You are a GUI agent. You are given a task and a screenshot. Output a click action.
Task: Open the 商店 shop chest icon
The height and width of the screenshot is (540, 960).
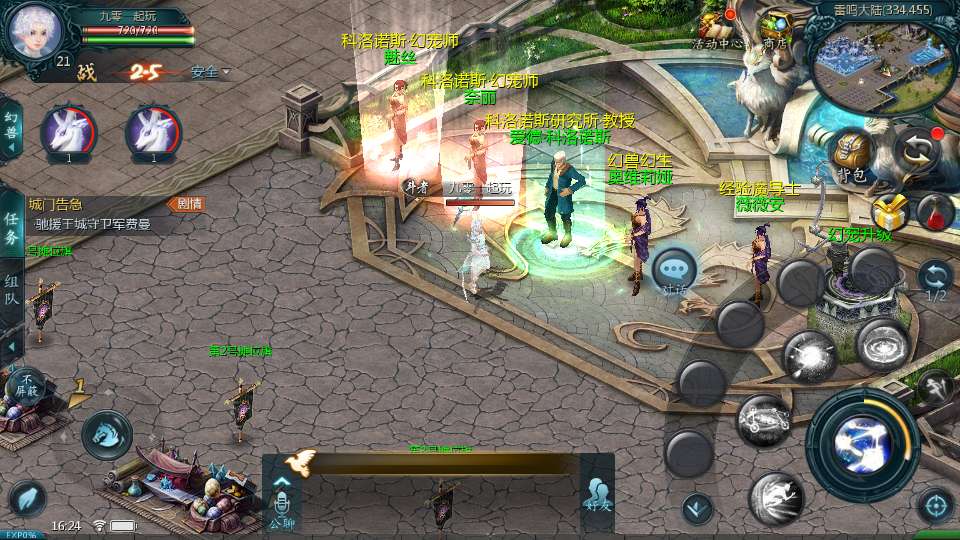point(776,27)
